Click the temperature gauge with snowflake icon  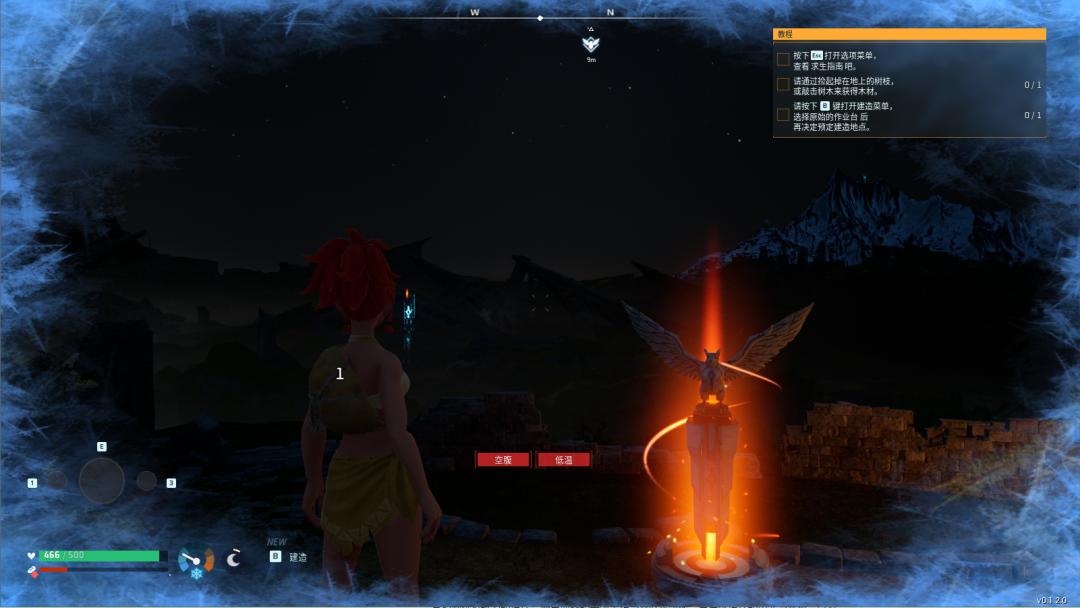click(195, 562)
